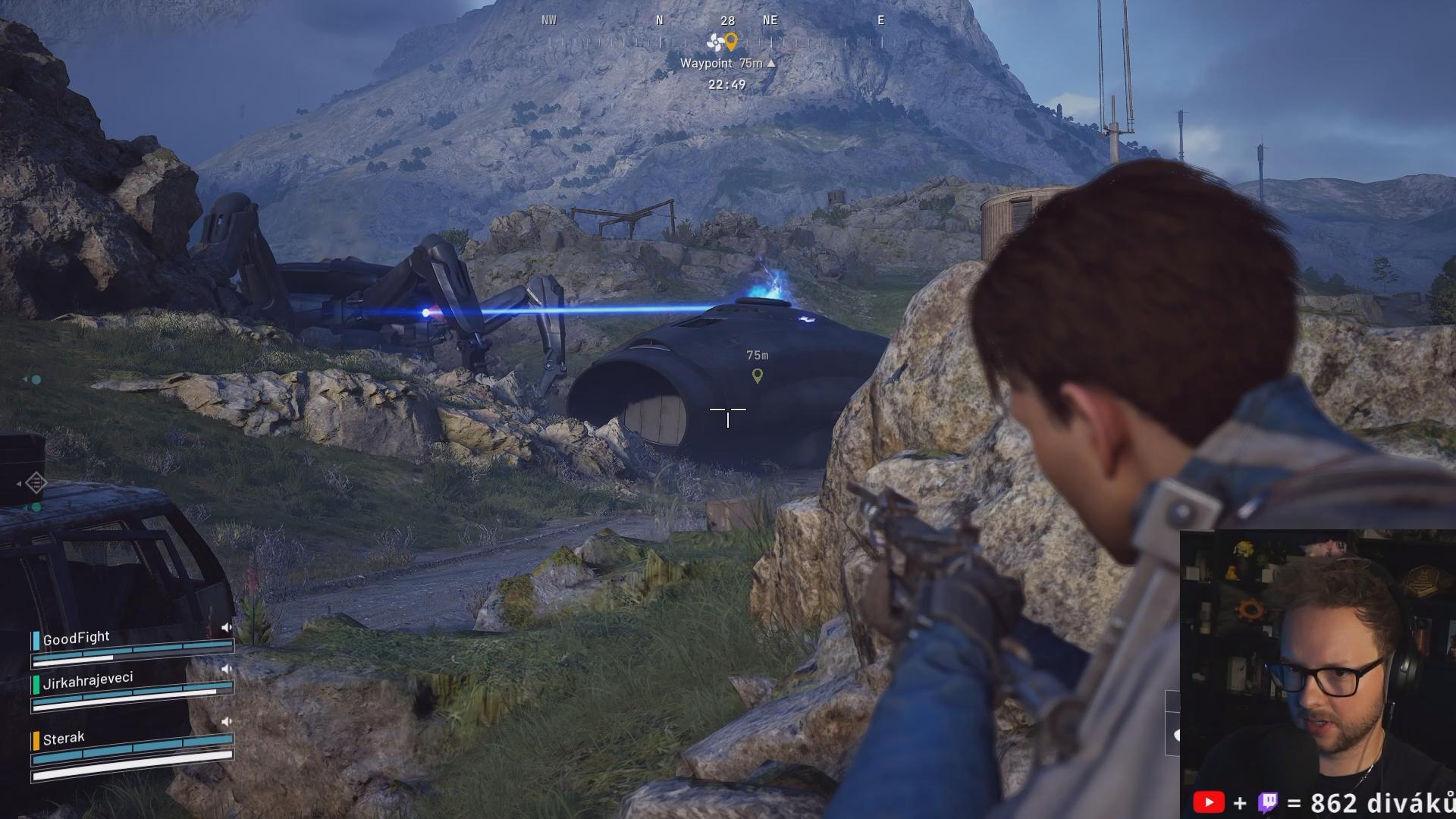The image size is (1456, 819).
Task: Select squad member GoodFight's name
Action: 76,639
